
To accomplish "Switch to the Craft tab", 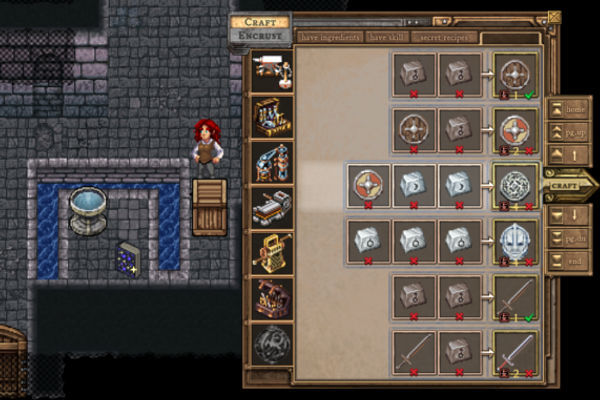I will pyautogui.click(x=259, y=21).
